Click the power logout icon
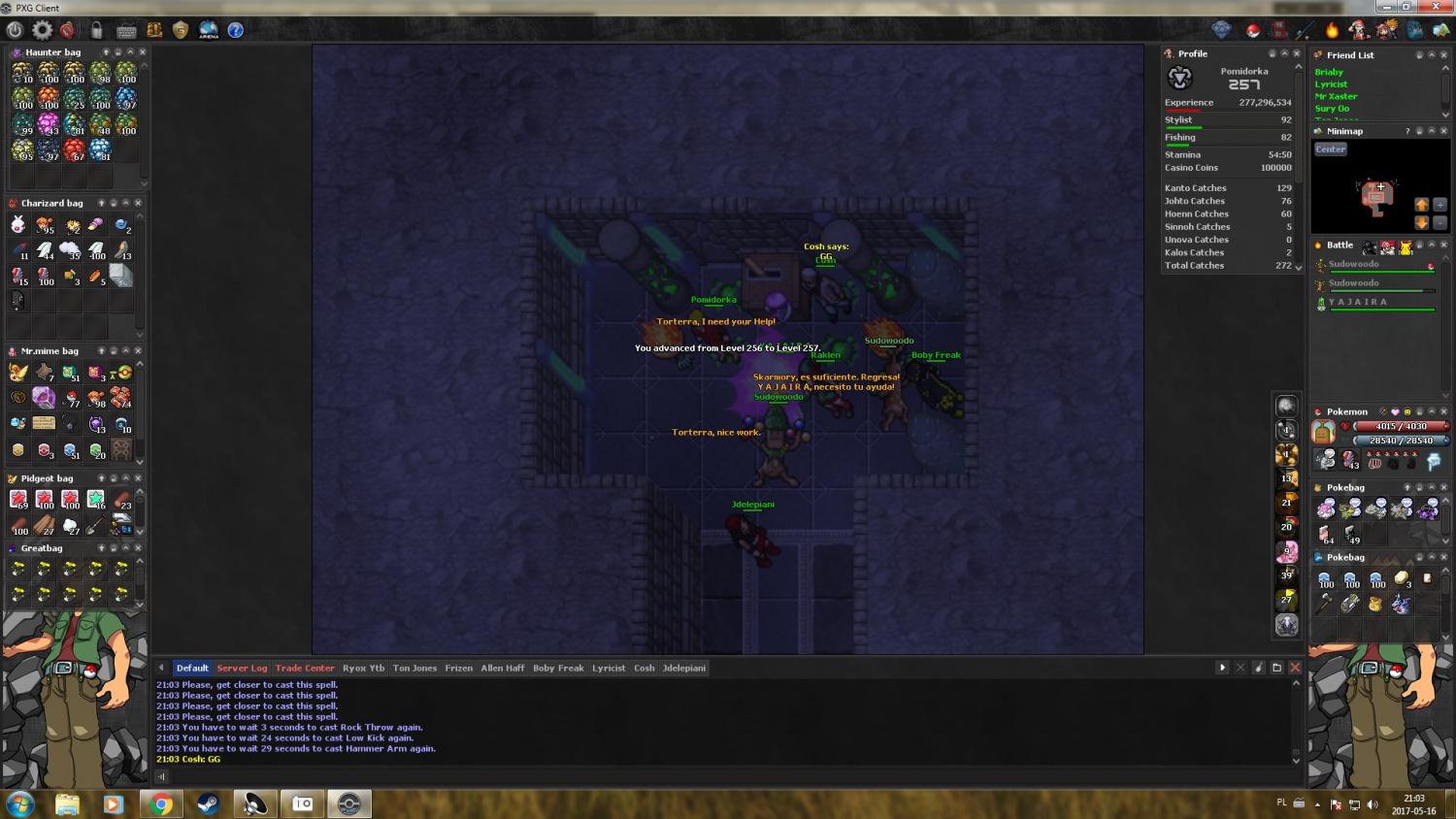This screenshot has height=819, width=1456. 15,30
